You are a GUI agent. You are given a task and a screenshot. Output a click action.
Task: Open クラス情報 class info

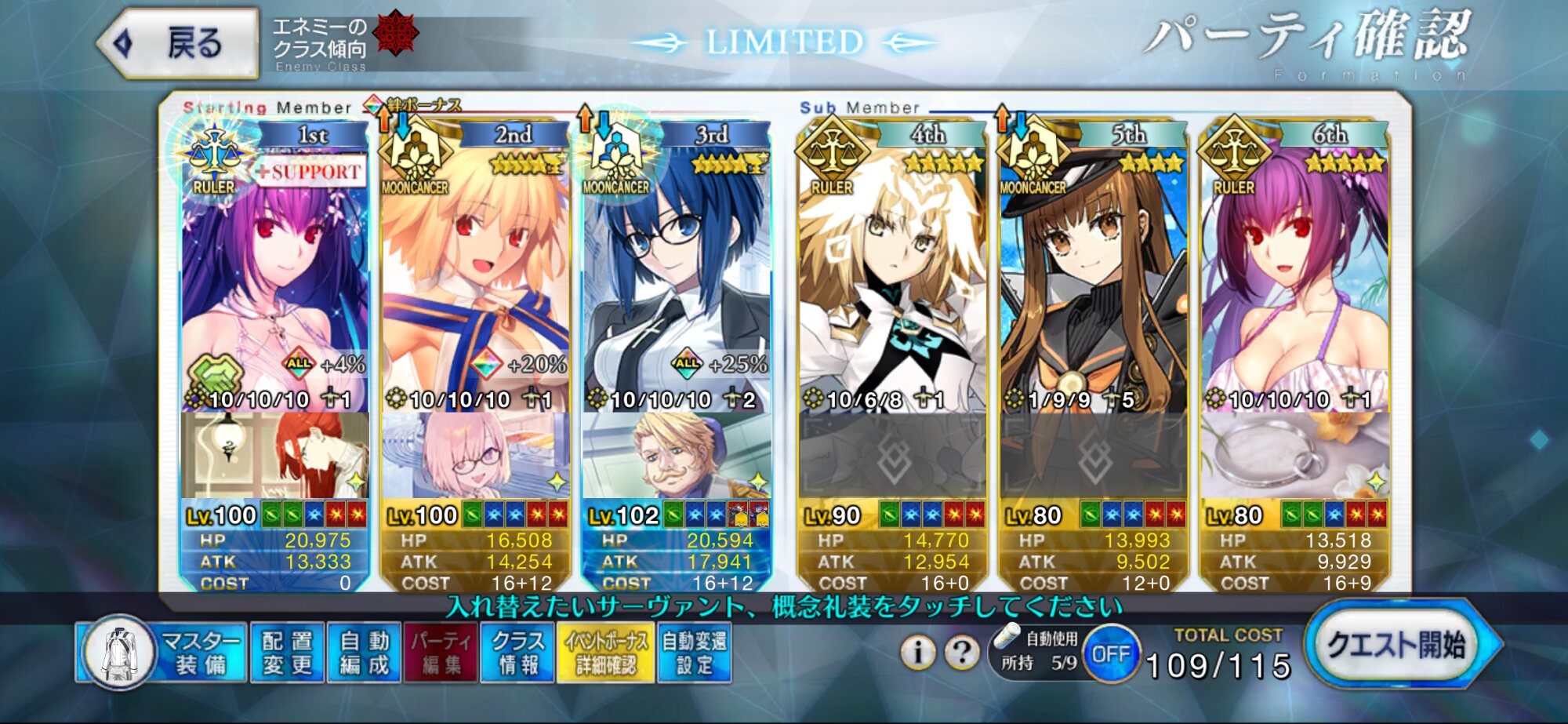[x=517, y=653]
